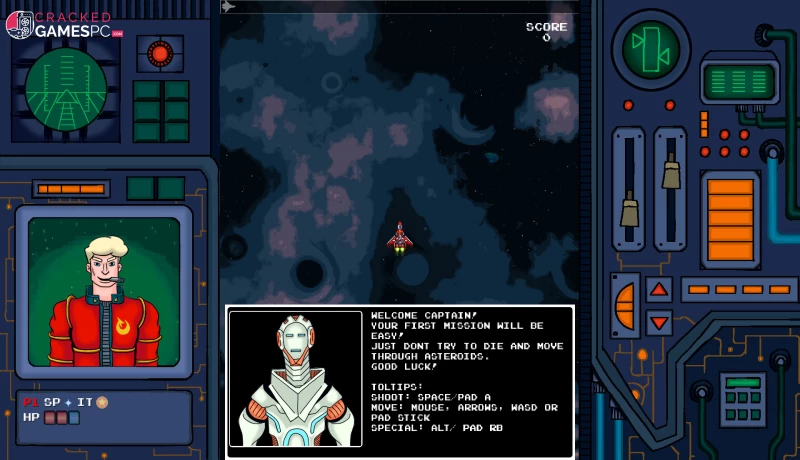800x460 pixels.
Task: Click the round item icon beside IT
Action: click(102, 402)
